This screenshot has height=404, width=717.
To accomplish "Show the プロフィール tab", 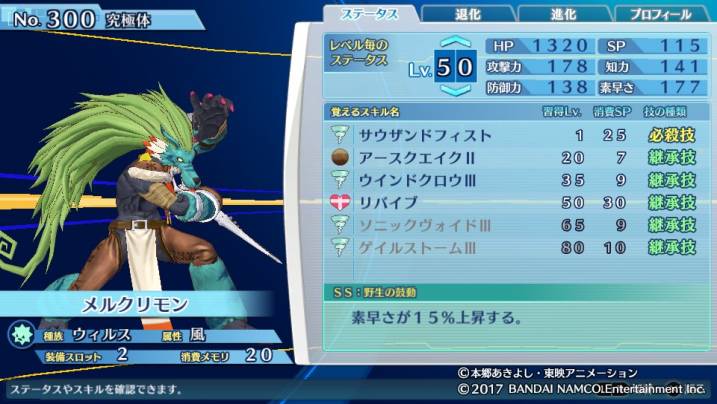I will (x=661, y=14).
